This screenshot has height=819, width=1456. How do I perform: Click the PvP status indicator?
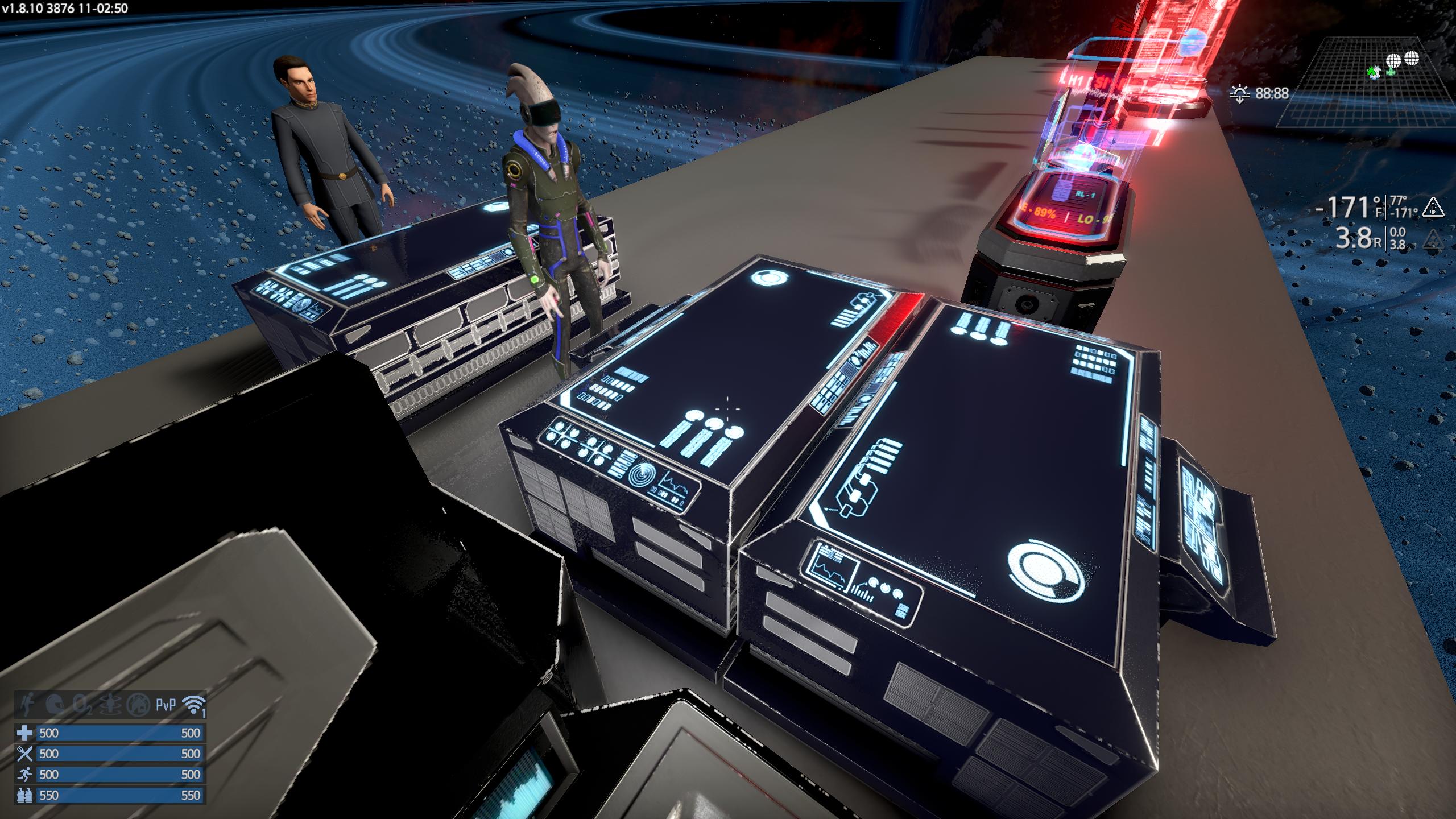point(166,706)
